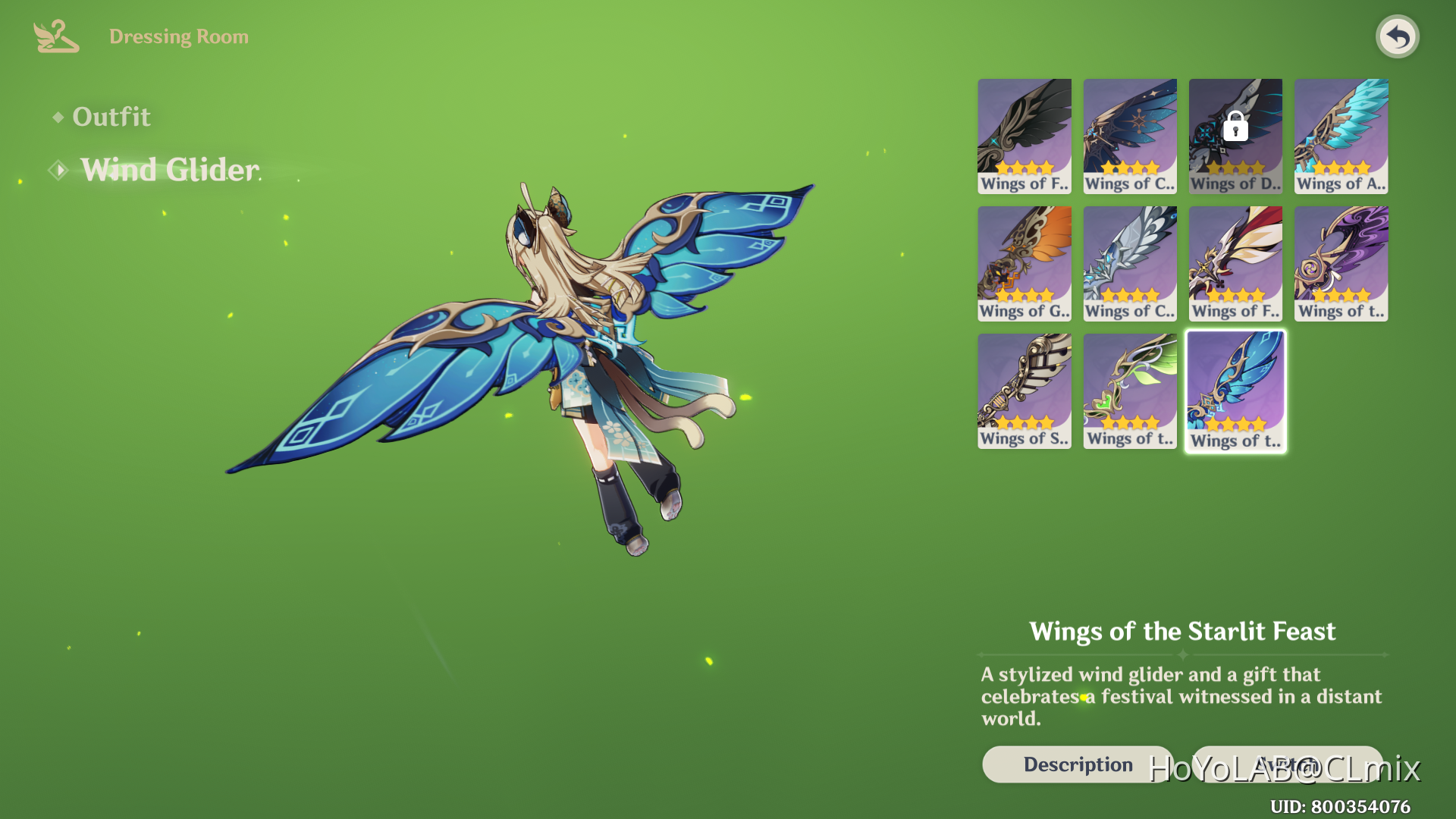This screenshot has width=1456, height=819.
Task: Click the Switch button
Action: 1287,764
